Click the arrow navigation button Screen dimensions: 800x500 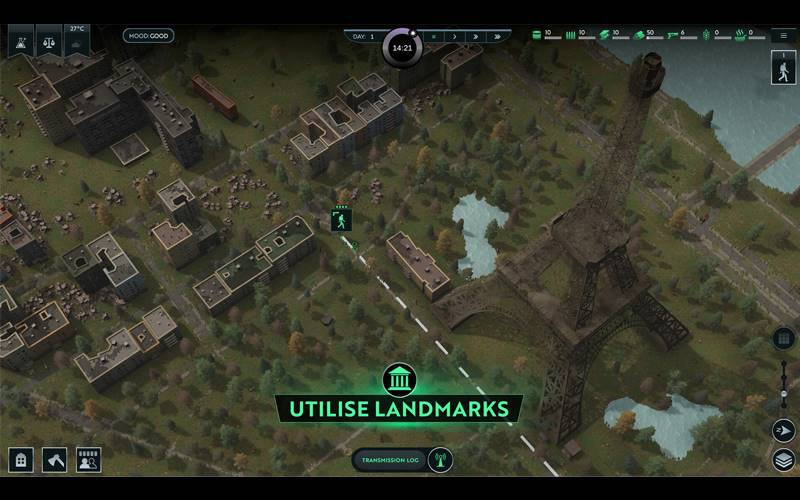tap(783, 430)
